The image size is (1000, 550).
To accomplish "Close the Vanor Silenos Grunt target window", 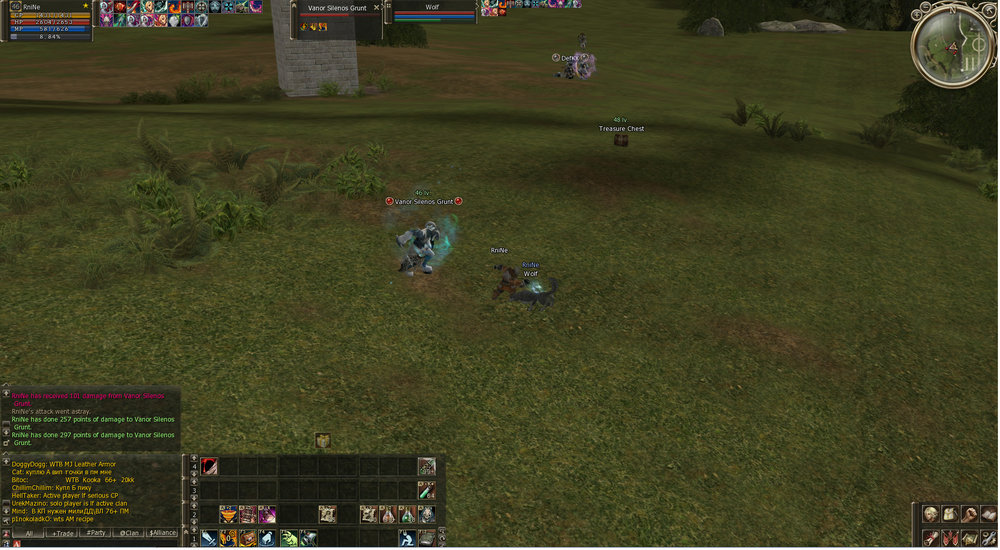I will (x=376, y=7).
